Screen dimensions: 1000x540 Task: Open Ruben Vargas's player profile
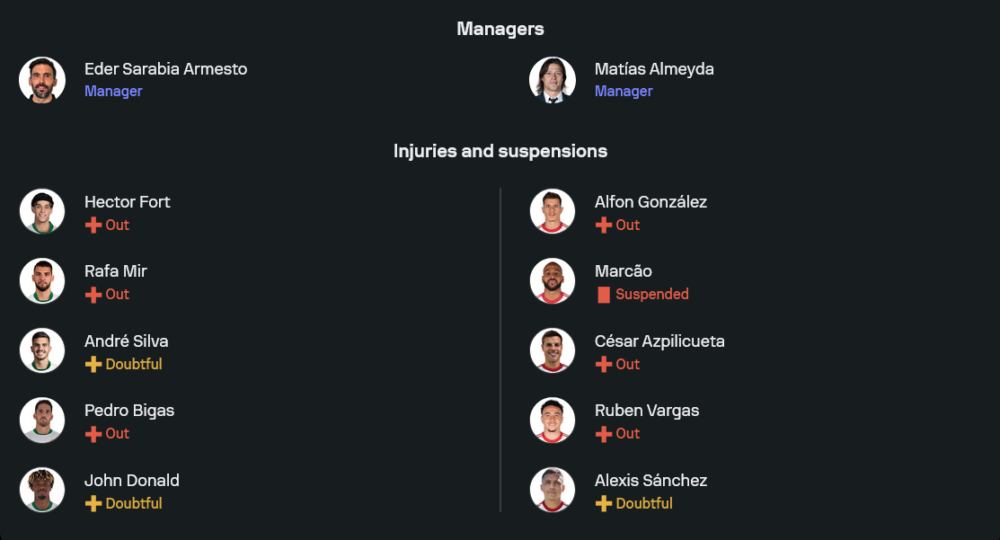(646, 411)
